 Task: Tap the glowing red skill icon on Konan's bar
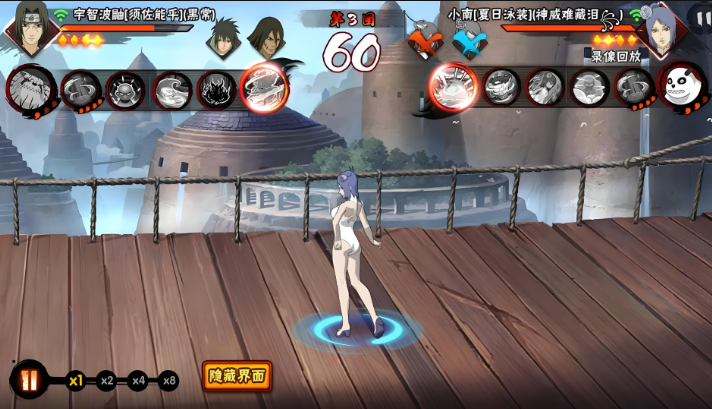click(x=453, y=86)
